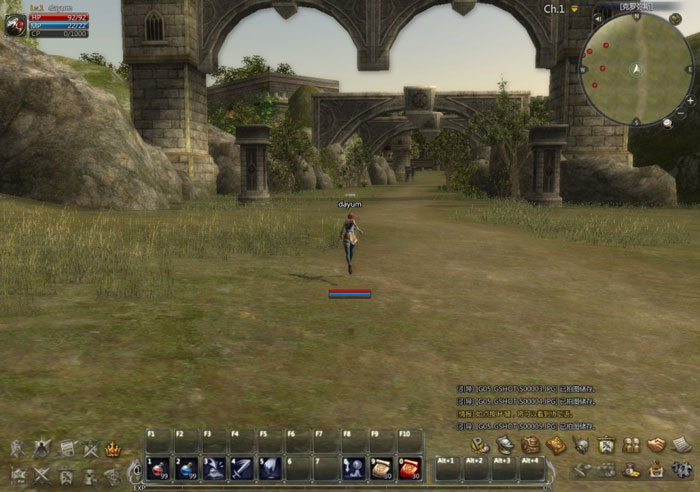Click the gold crown icon
Viewport: 700px width, 492px height.
tap(113, 450)
